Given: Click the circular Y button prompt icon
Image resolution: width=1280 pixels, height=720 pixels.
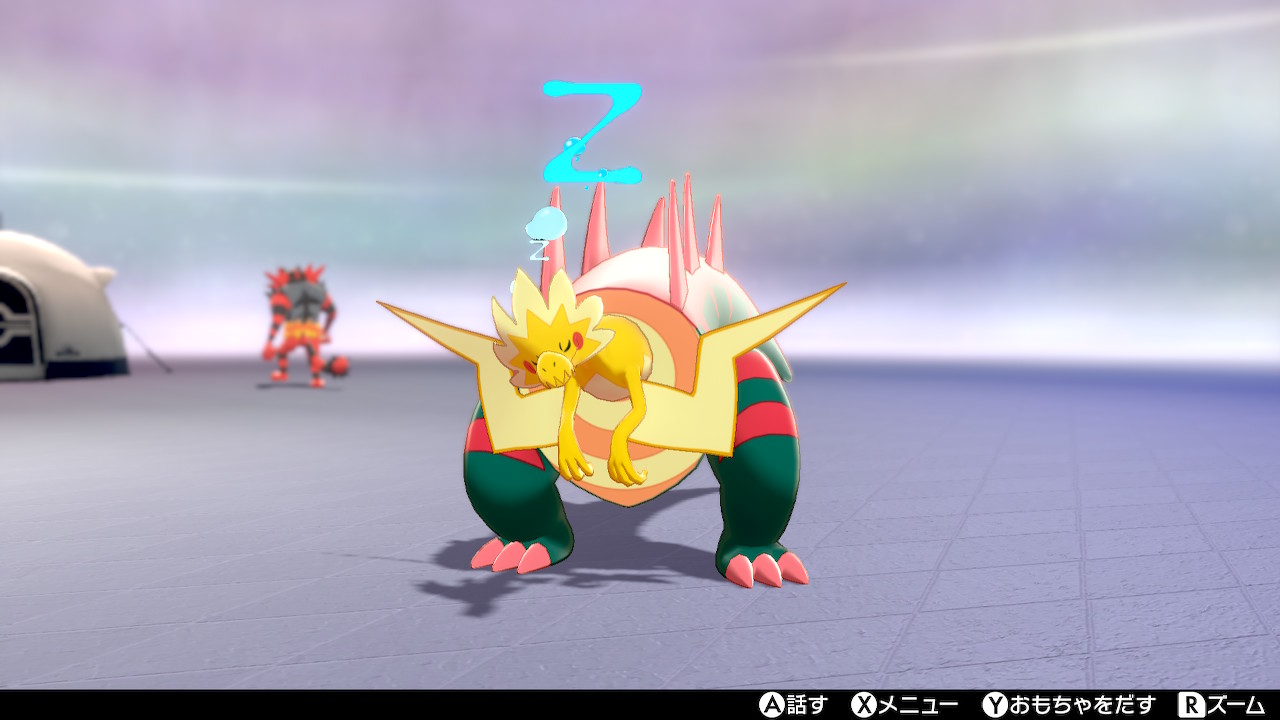Looking at the screenshot, I should 995,705.
